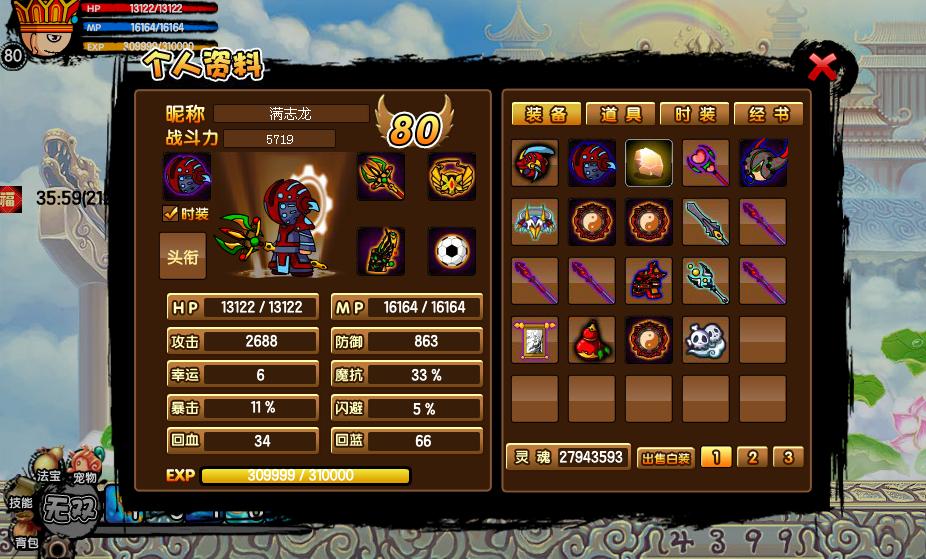
Task: Go to inventory page 3
Action: pos(788,457)
